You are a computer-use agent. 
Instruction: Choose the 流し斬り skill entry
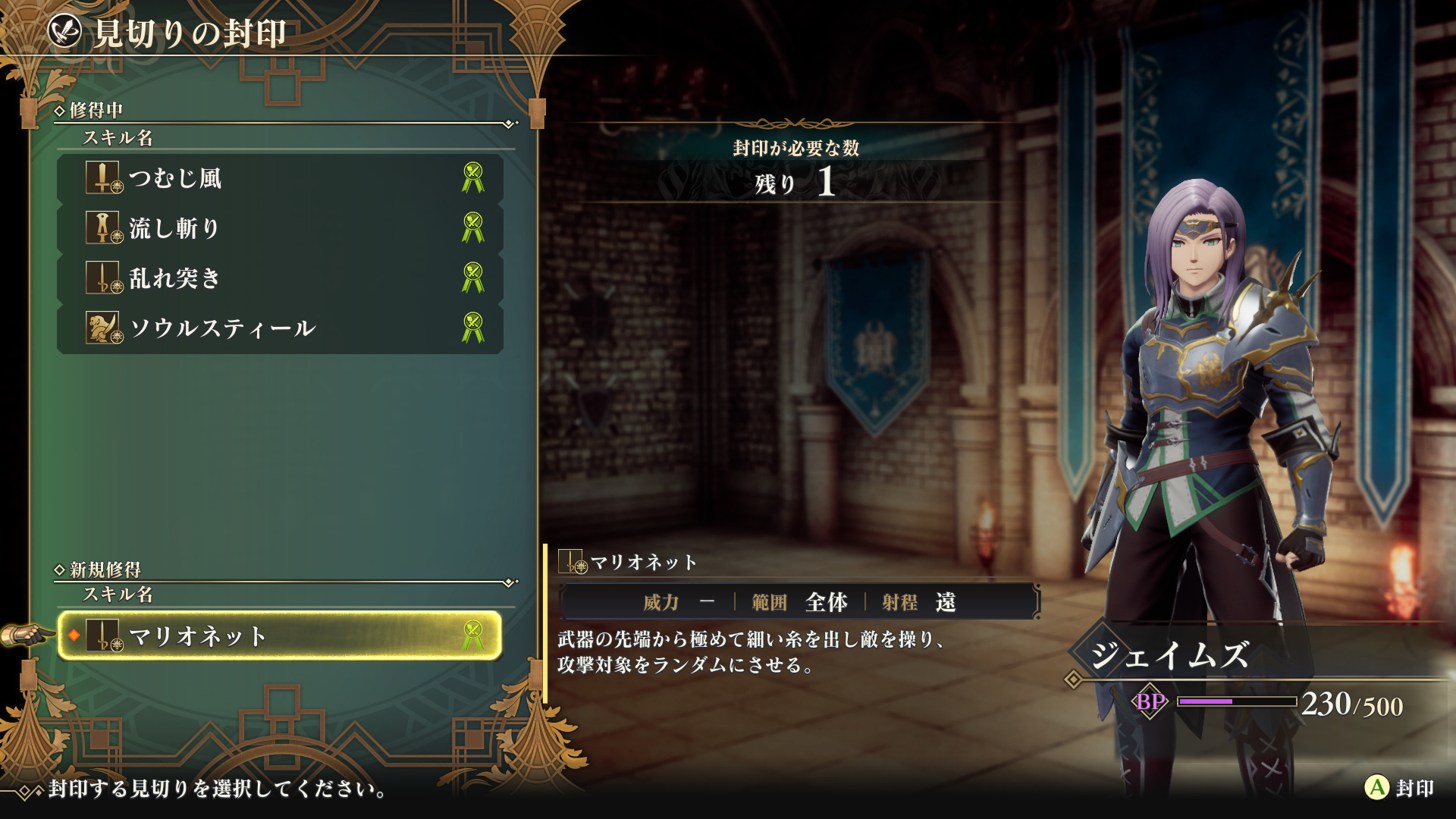coord(280,228)
